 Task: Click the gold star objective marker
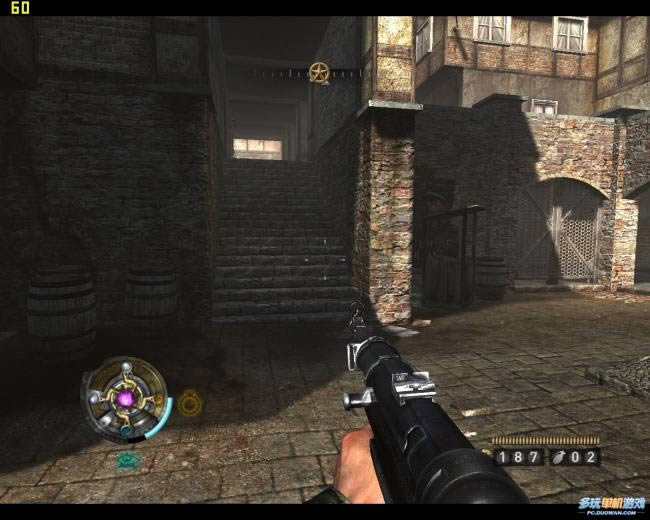[x=319, y=72]
